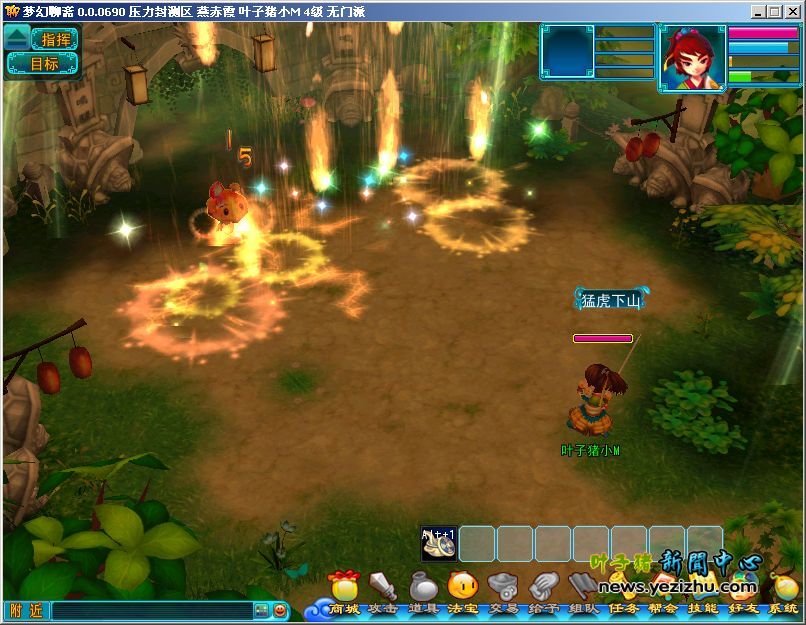
Task: Open the 商城 shop icon
Action: pos(343,587)
